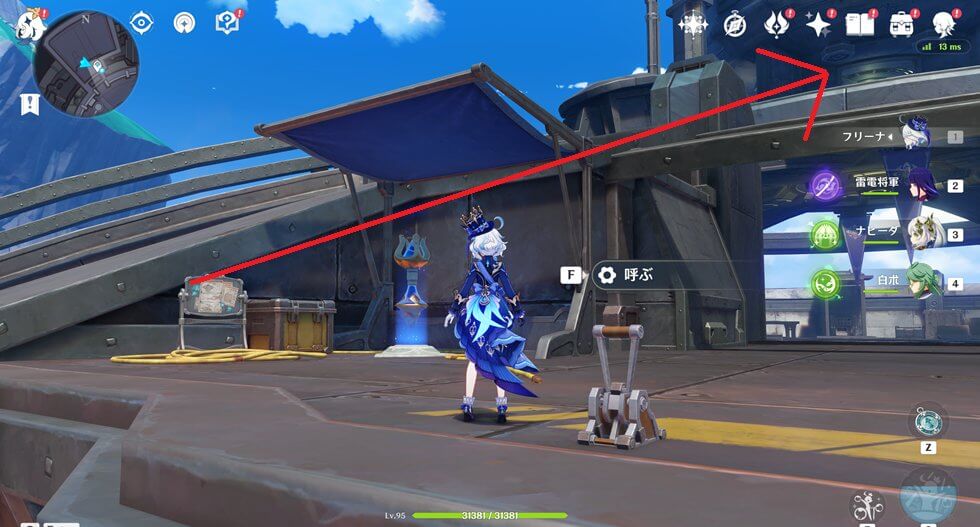The width and height of the screenshot is (980, 527).
Task: Open the Adventurer Handbook book icon
Action: [x=859, y=25]
